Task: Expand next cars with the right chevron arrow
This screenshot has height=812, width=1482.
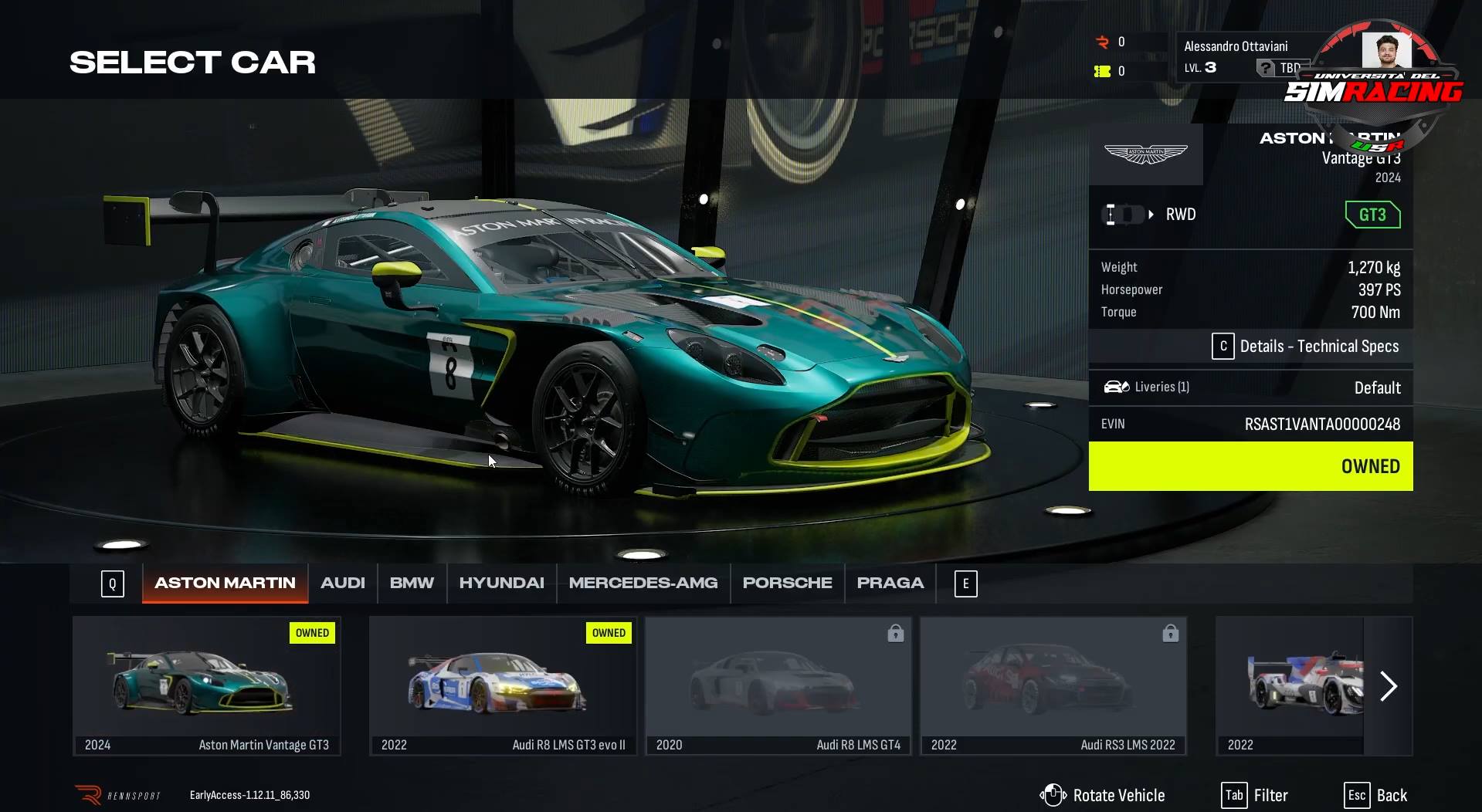Action: pos(1388,686)
